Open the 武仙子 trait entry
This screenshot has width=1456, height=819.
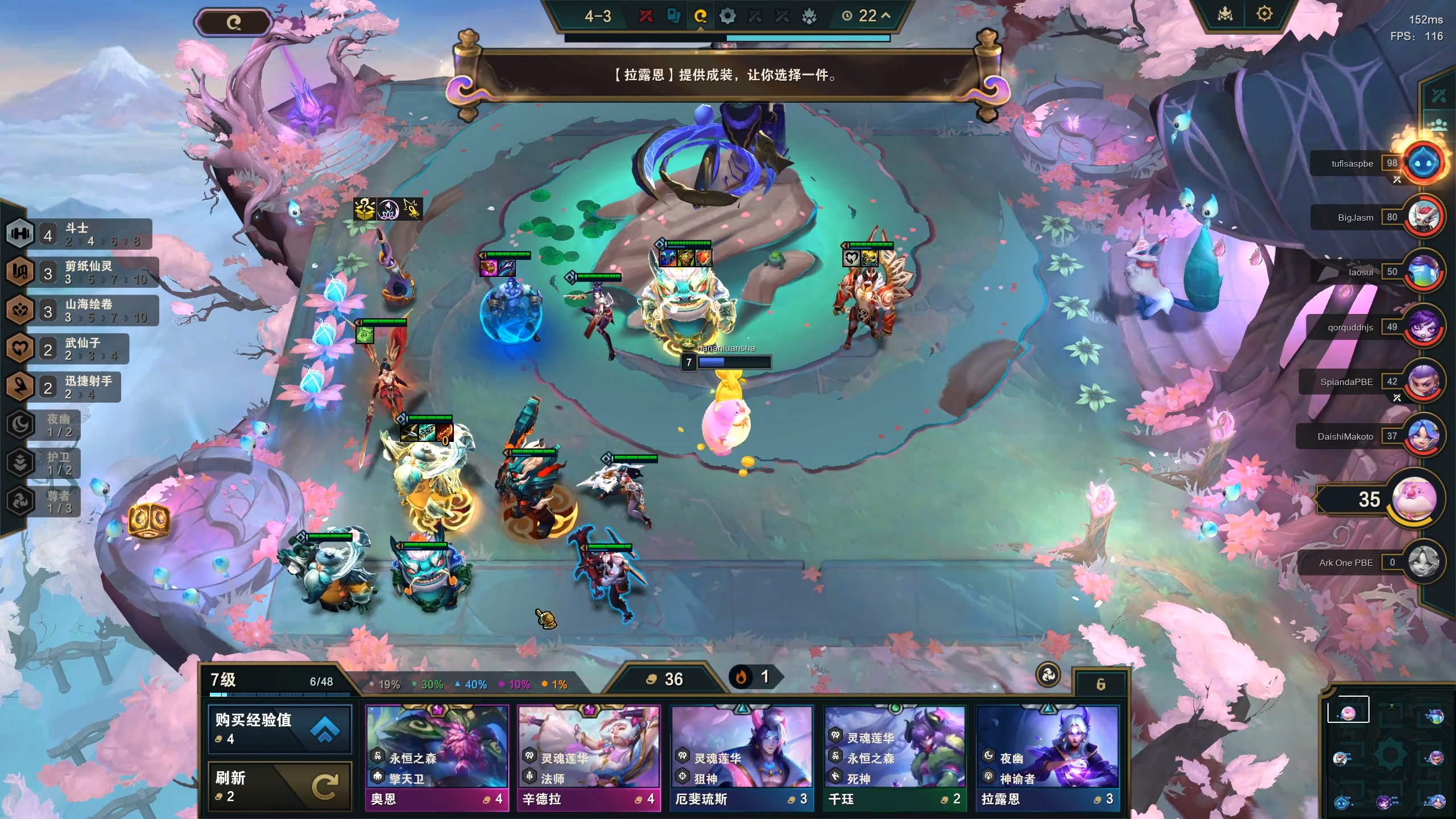[x=68, y=348]
